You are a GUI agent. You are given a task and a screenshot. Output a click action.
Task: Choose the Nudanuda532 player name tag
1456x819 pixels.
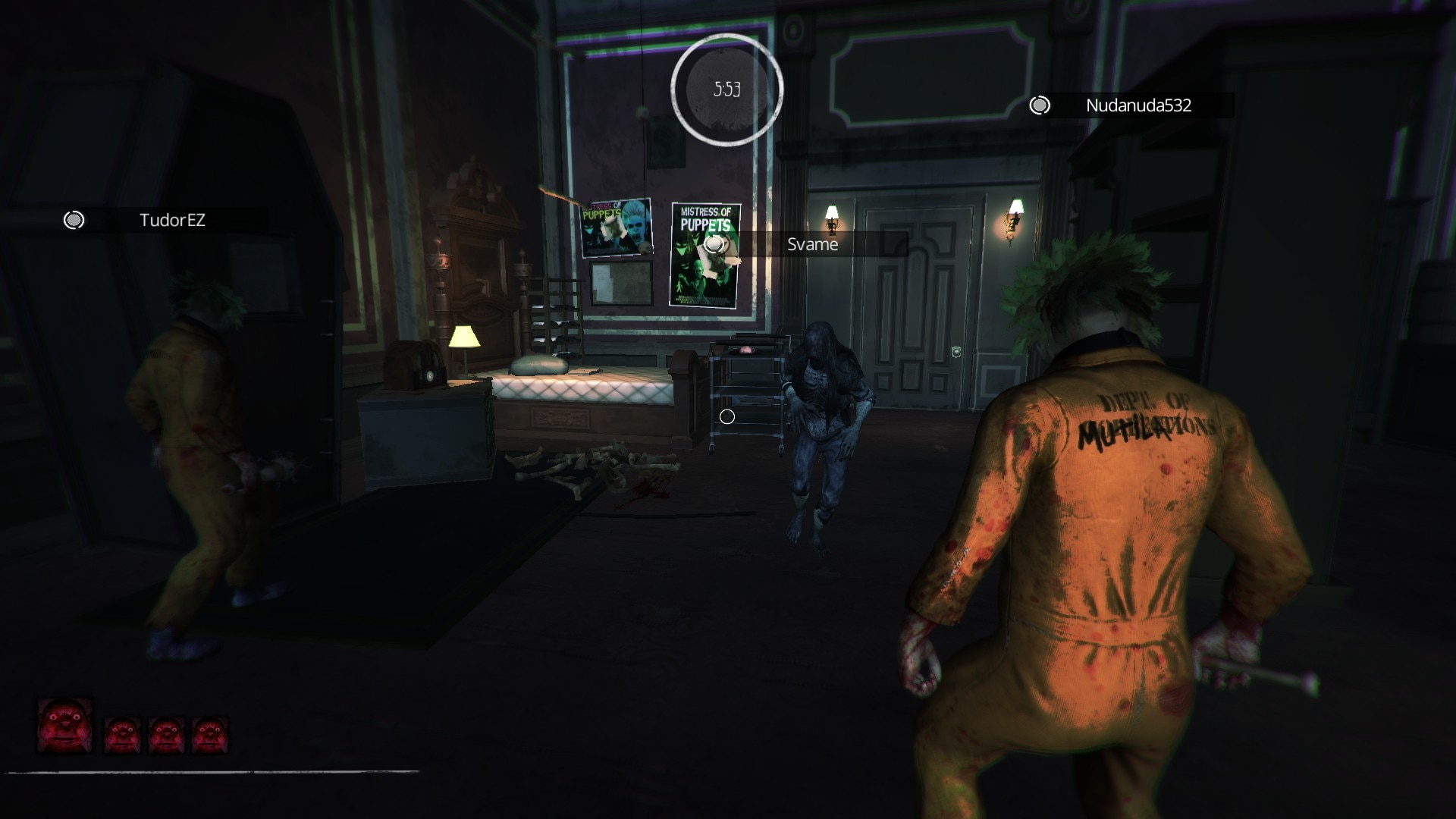(x=1137, y=105)
